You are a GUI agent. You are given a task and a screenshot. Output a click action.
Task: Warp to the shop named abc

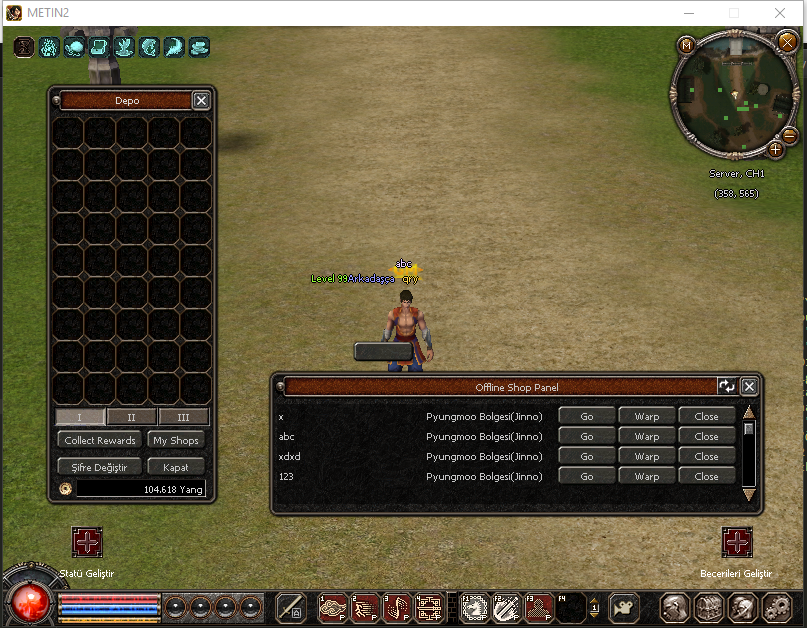click(x=647, y=436)
